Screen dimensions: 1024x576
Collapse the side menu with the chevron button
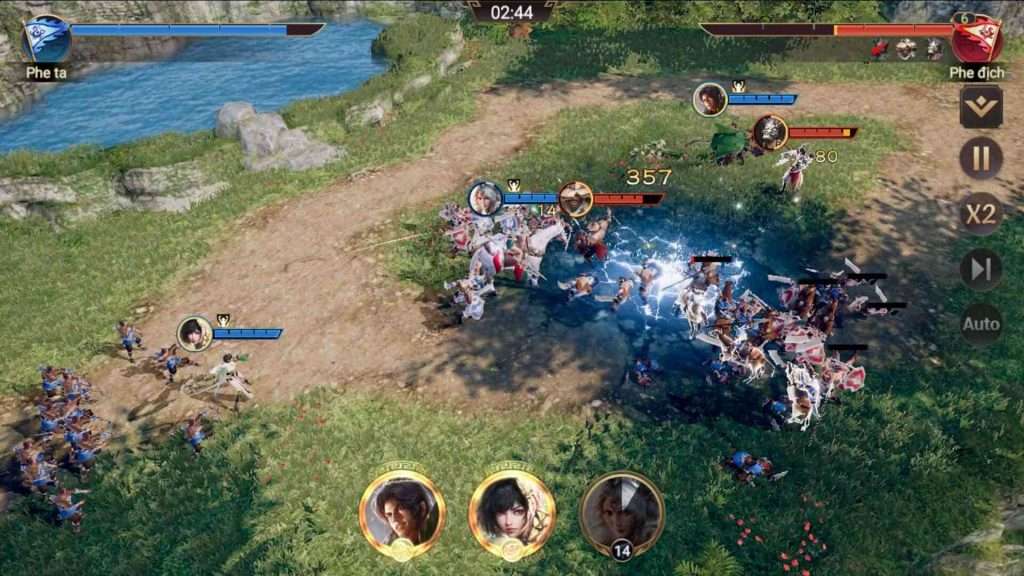click(981, 106)
